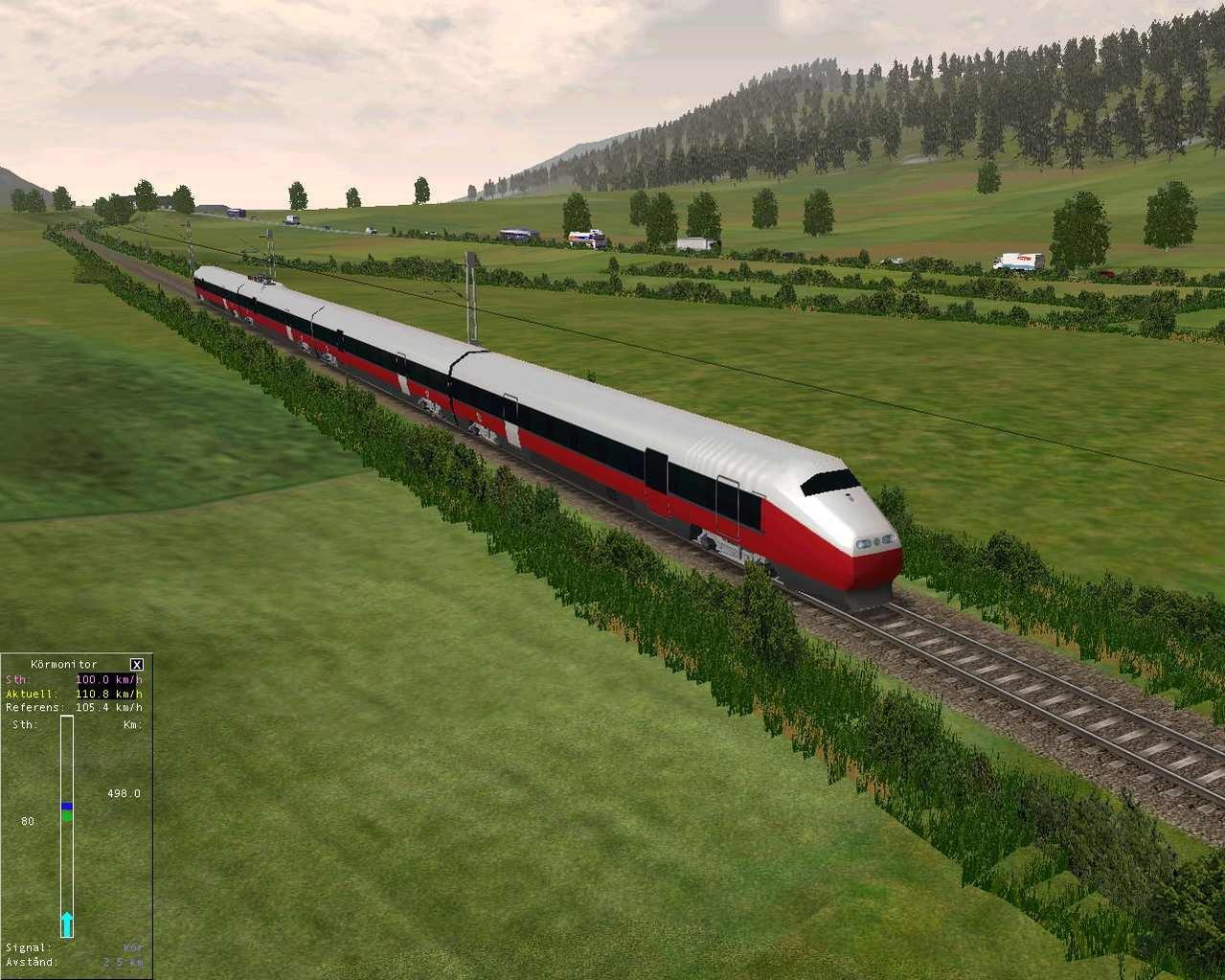Close the Körmonitor panel

136,664
